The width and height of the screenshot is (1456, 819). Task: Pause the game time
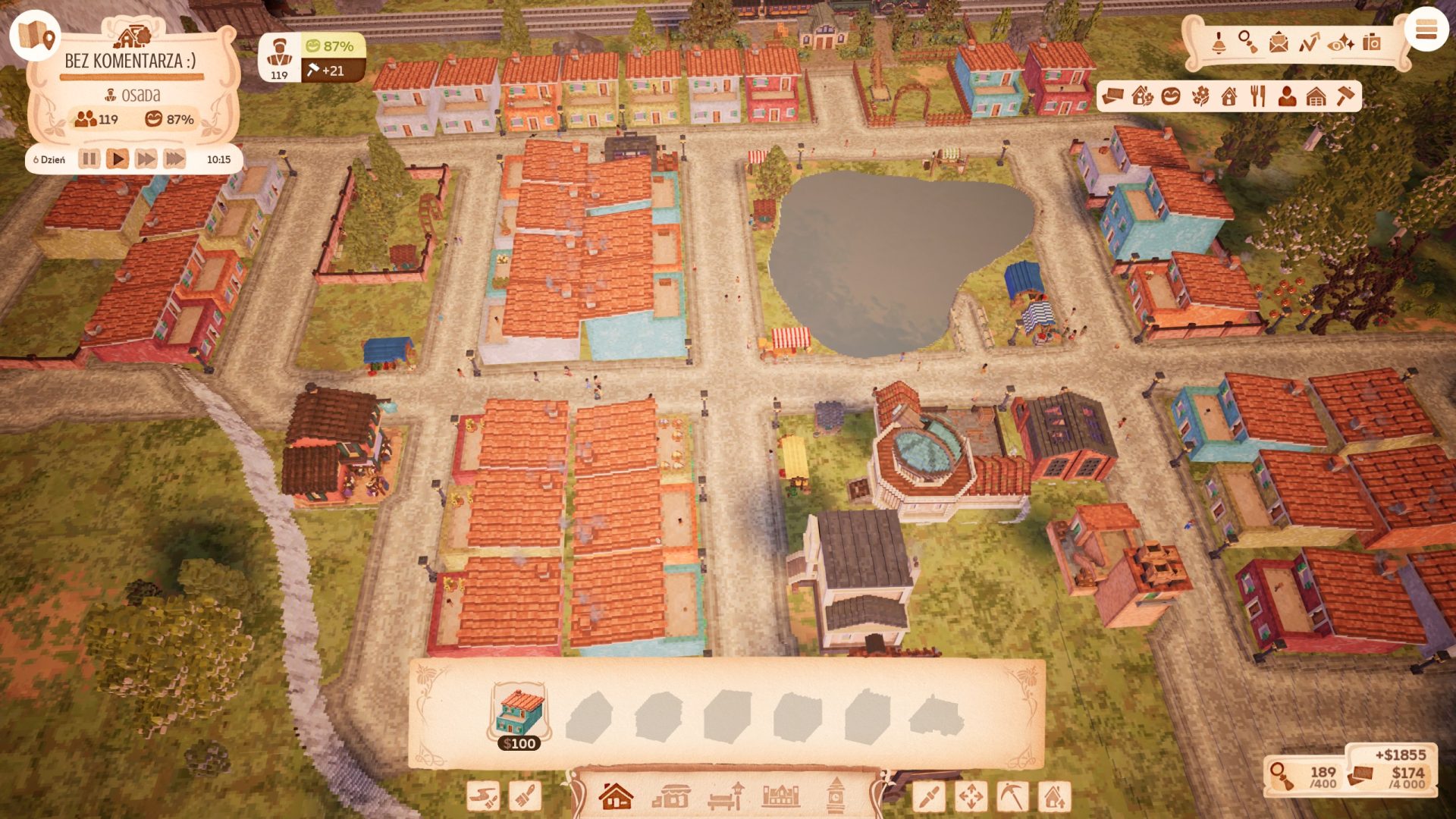point(89,159)
